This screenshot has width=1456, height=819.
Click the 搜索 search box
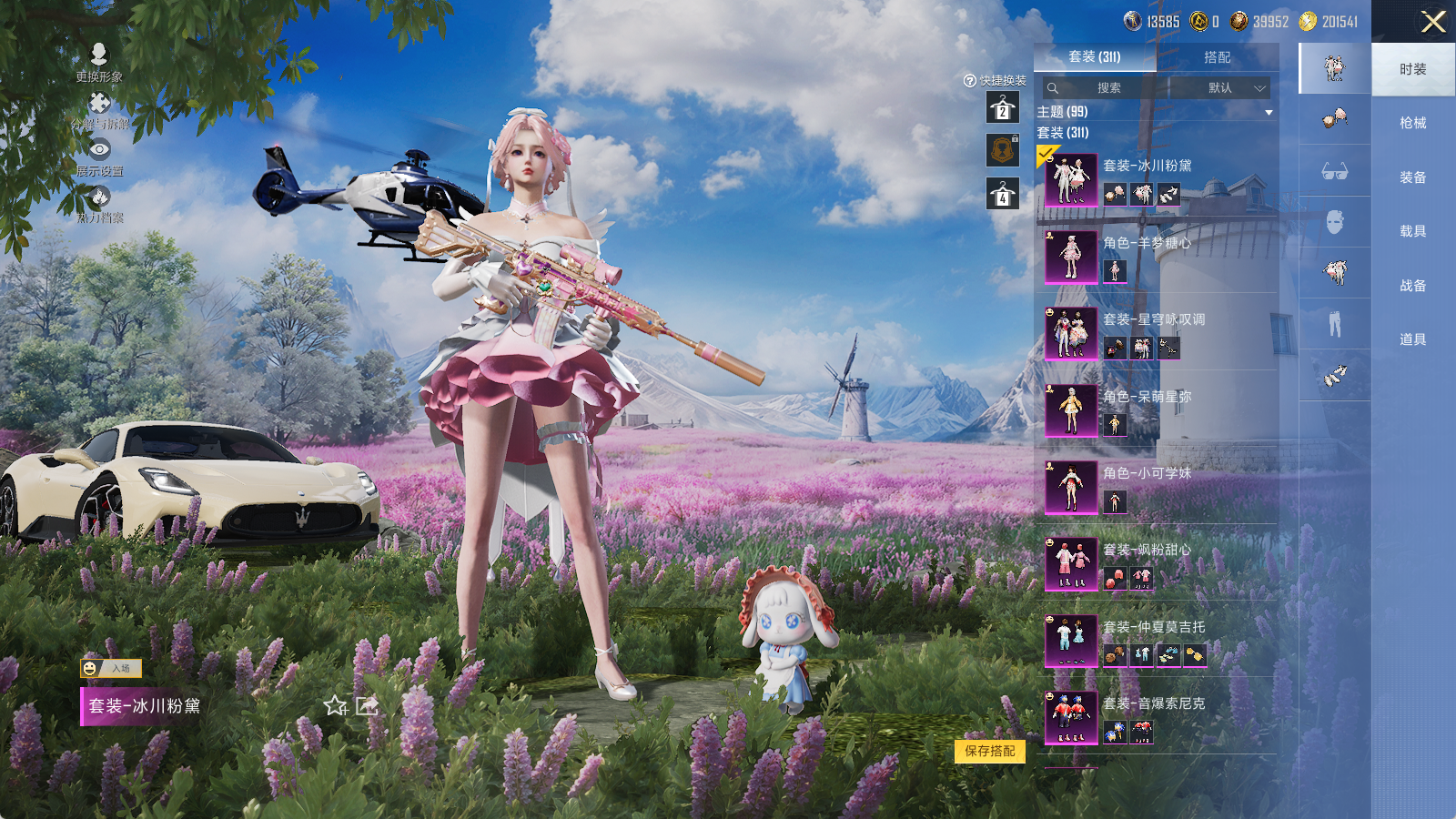click(x=1107, y=88)
